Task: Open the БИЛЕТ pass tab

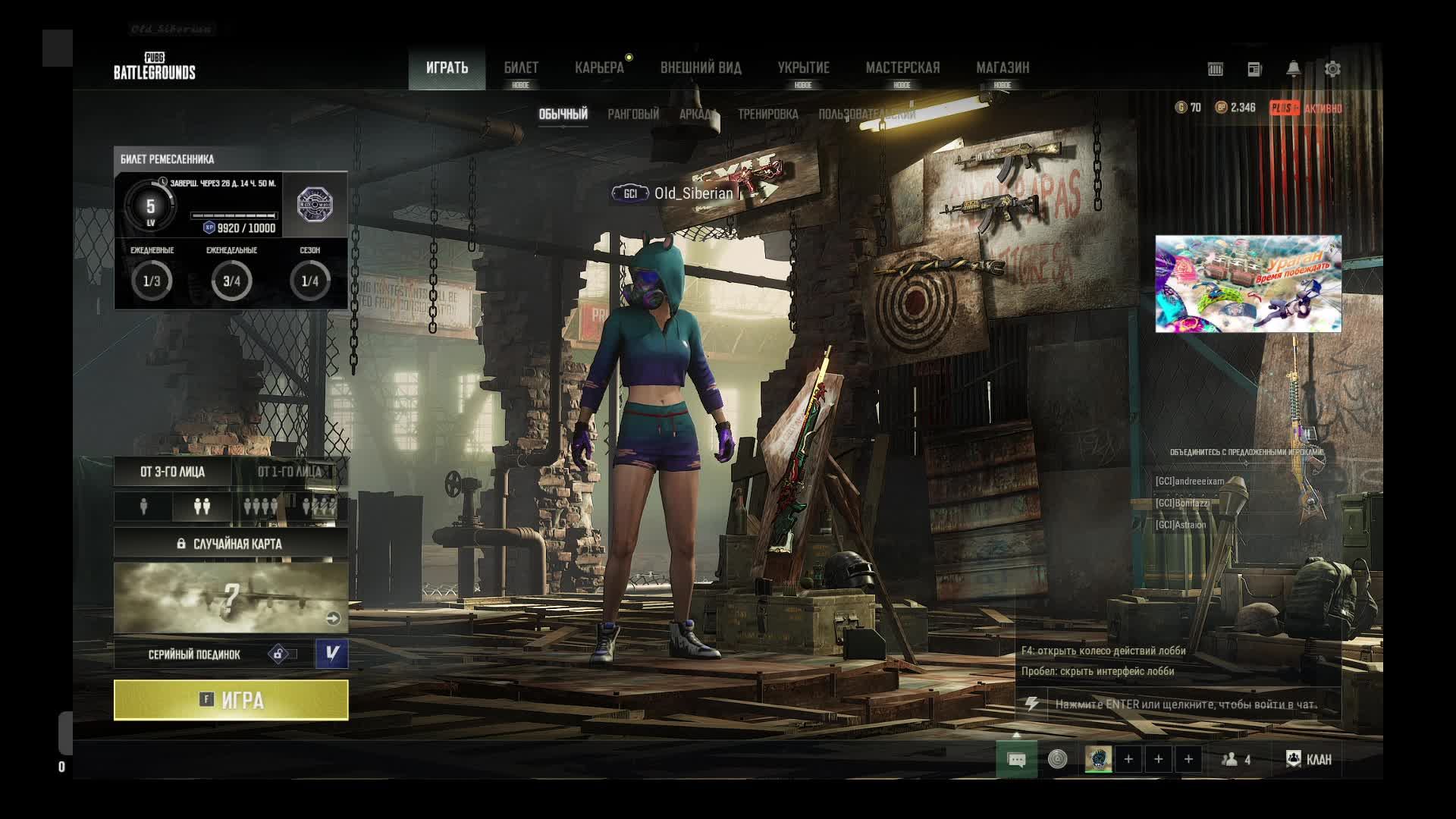Action: tap(521, 68)
